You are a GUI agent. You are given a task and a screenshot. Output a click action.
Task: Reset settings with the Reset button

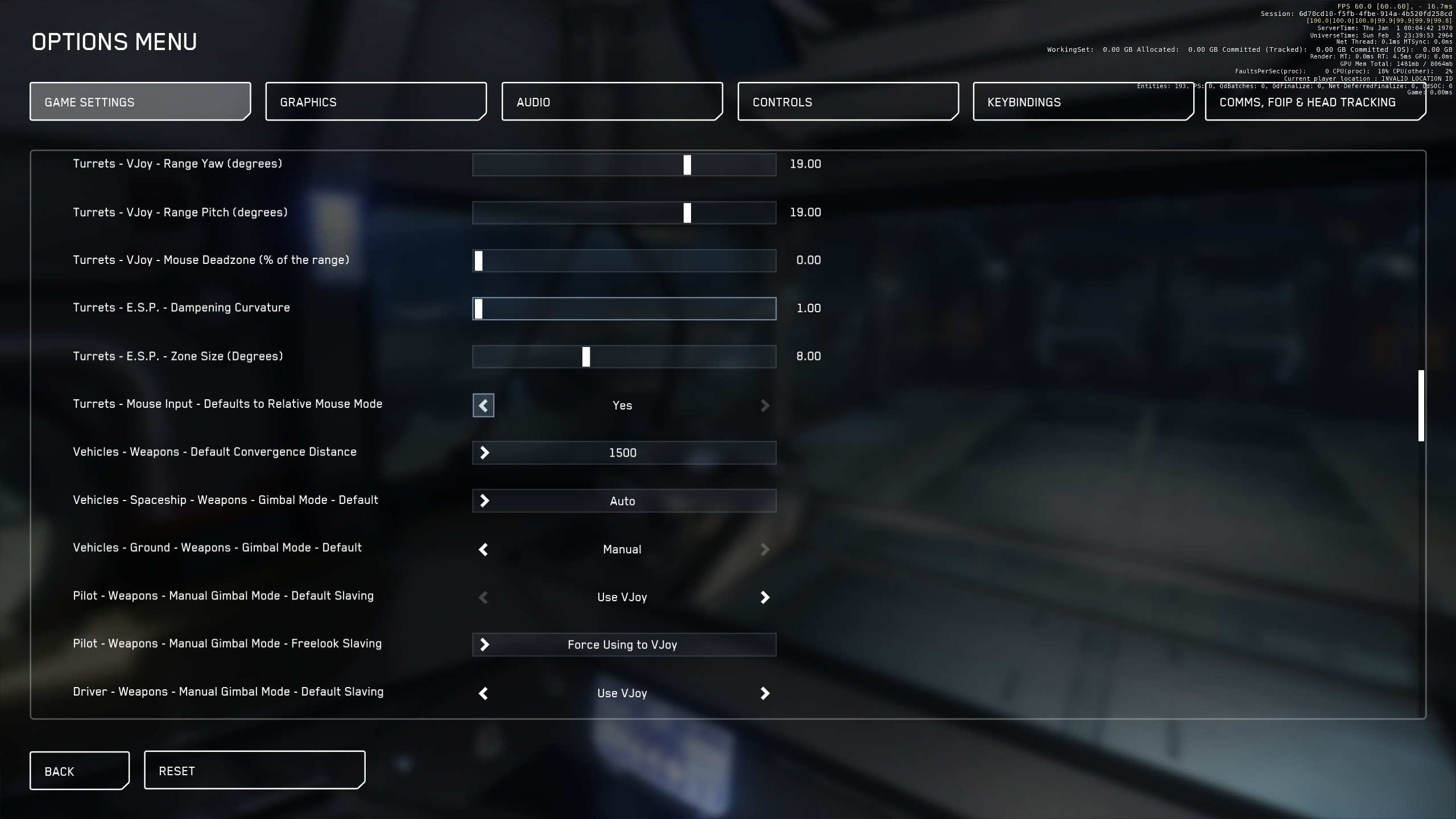[254, 771]
